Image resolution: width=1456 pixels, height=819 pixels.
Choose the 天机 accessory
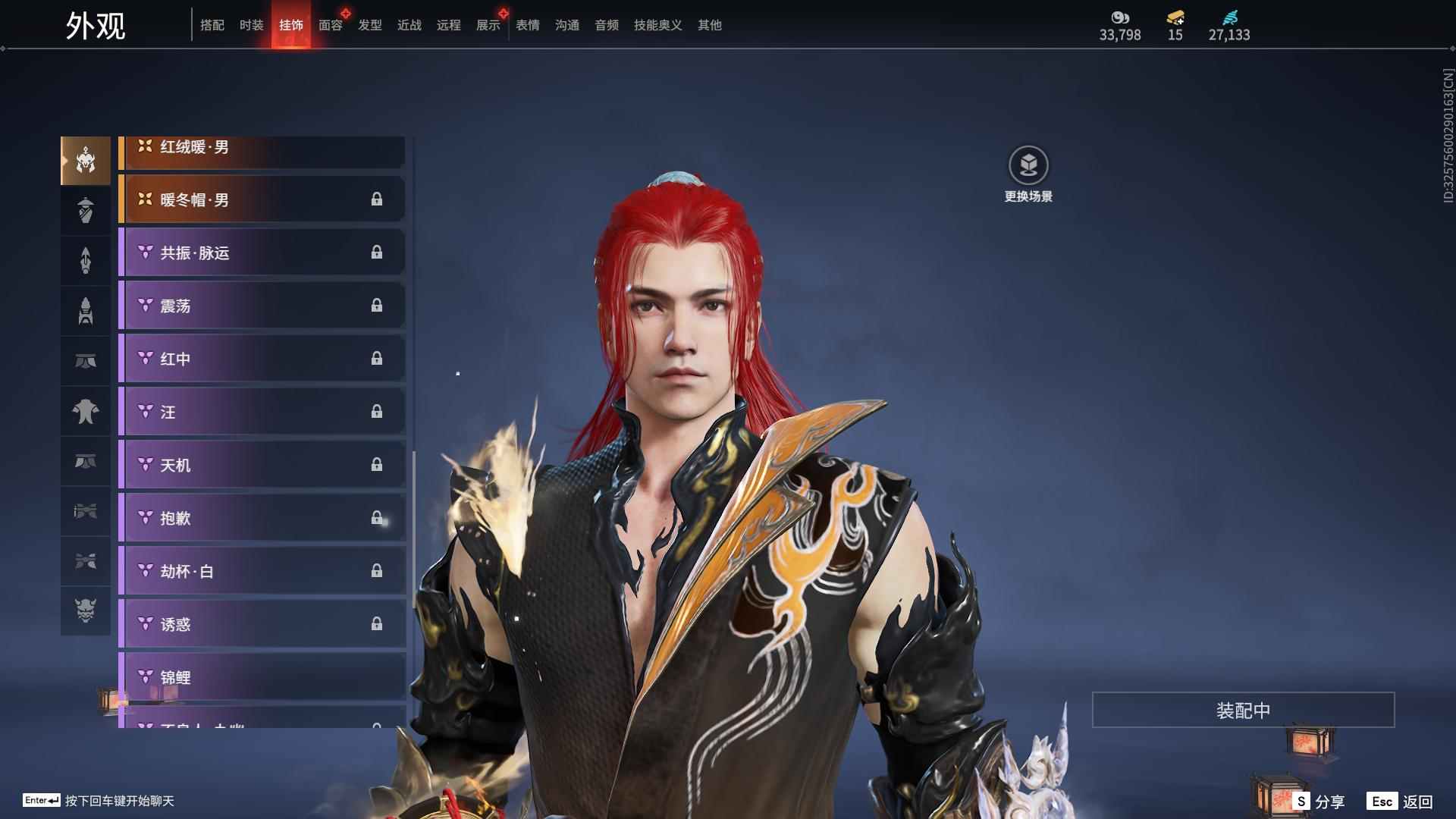262,465
